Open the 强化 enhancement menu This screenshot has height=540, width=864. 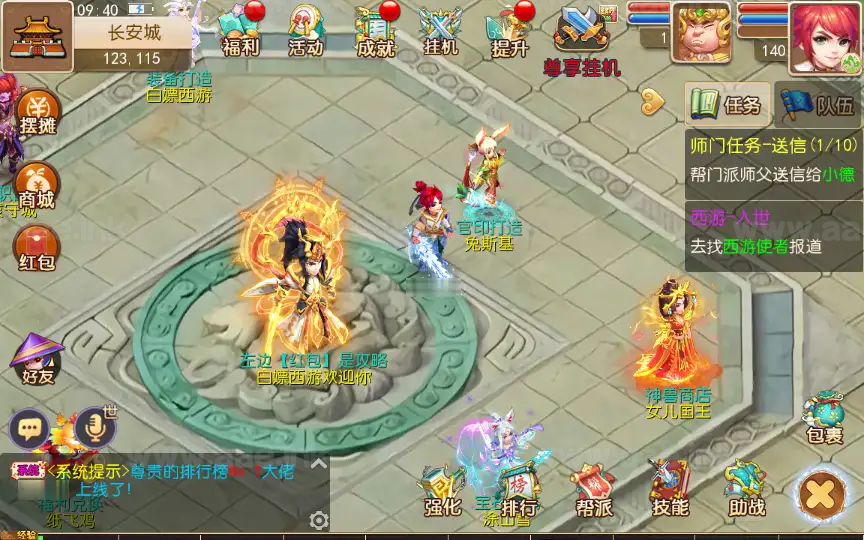coord(442,491)
